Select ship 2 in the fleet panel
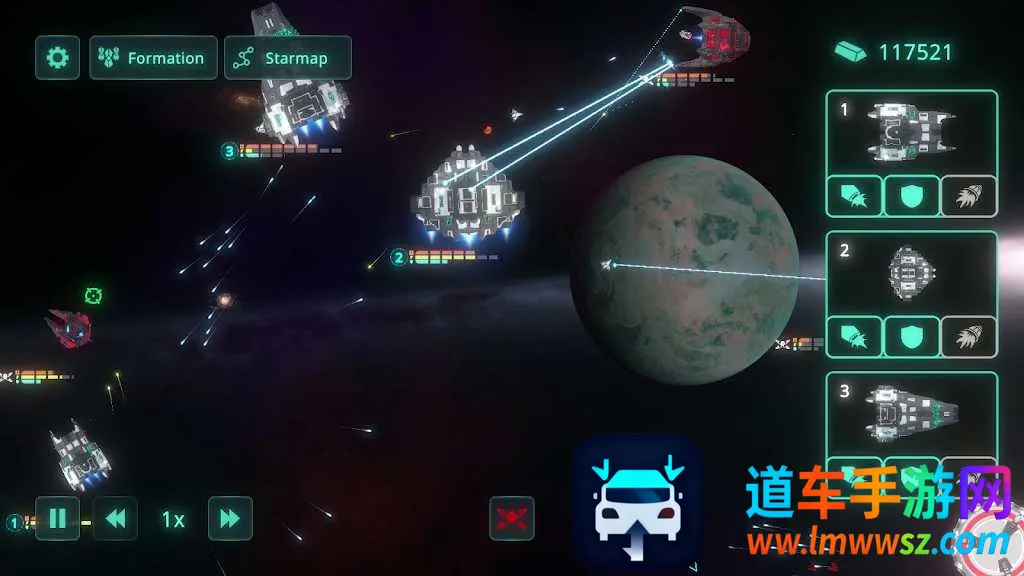This screenshot has width=1024, height=576. [x=911, y=273]
